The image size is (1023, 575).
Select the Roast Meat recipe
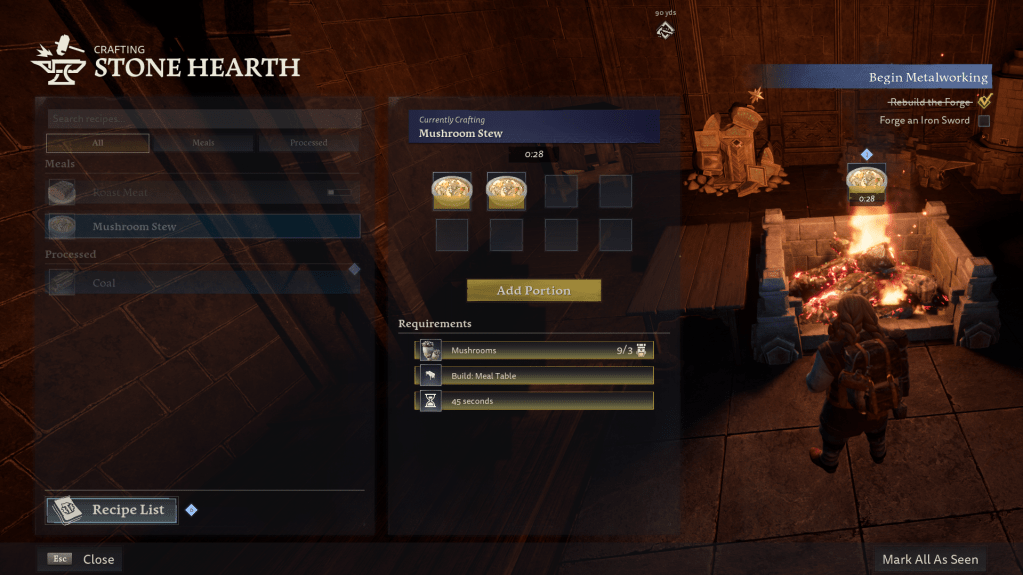(x=203, y=192)
